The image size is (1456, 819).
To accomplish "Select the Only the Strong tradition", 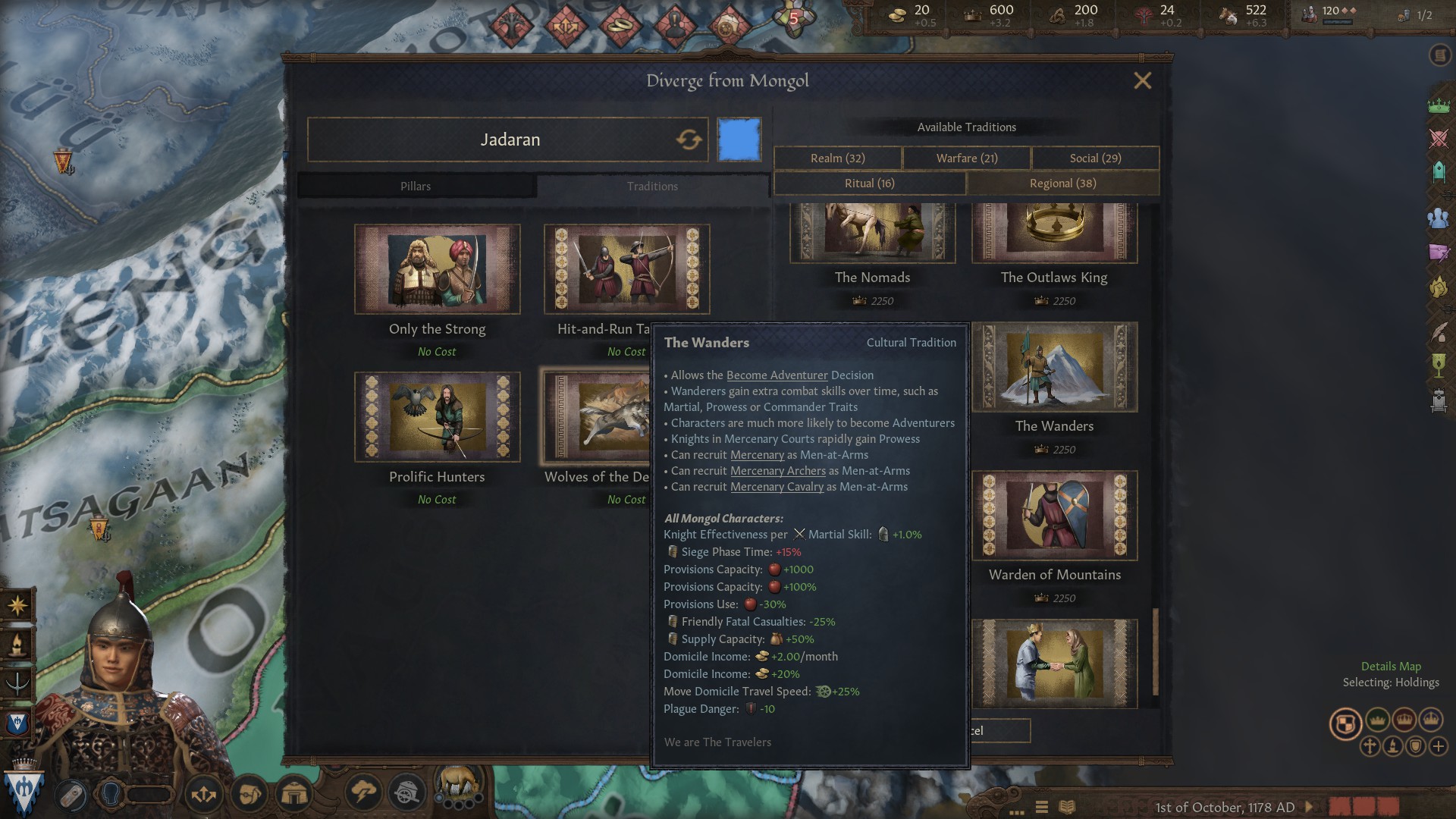I will pos(437,269).
